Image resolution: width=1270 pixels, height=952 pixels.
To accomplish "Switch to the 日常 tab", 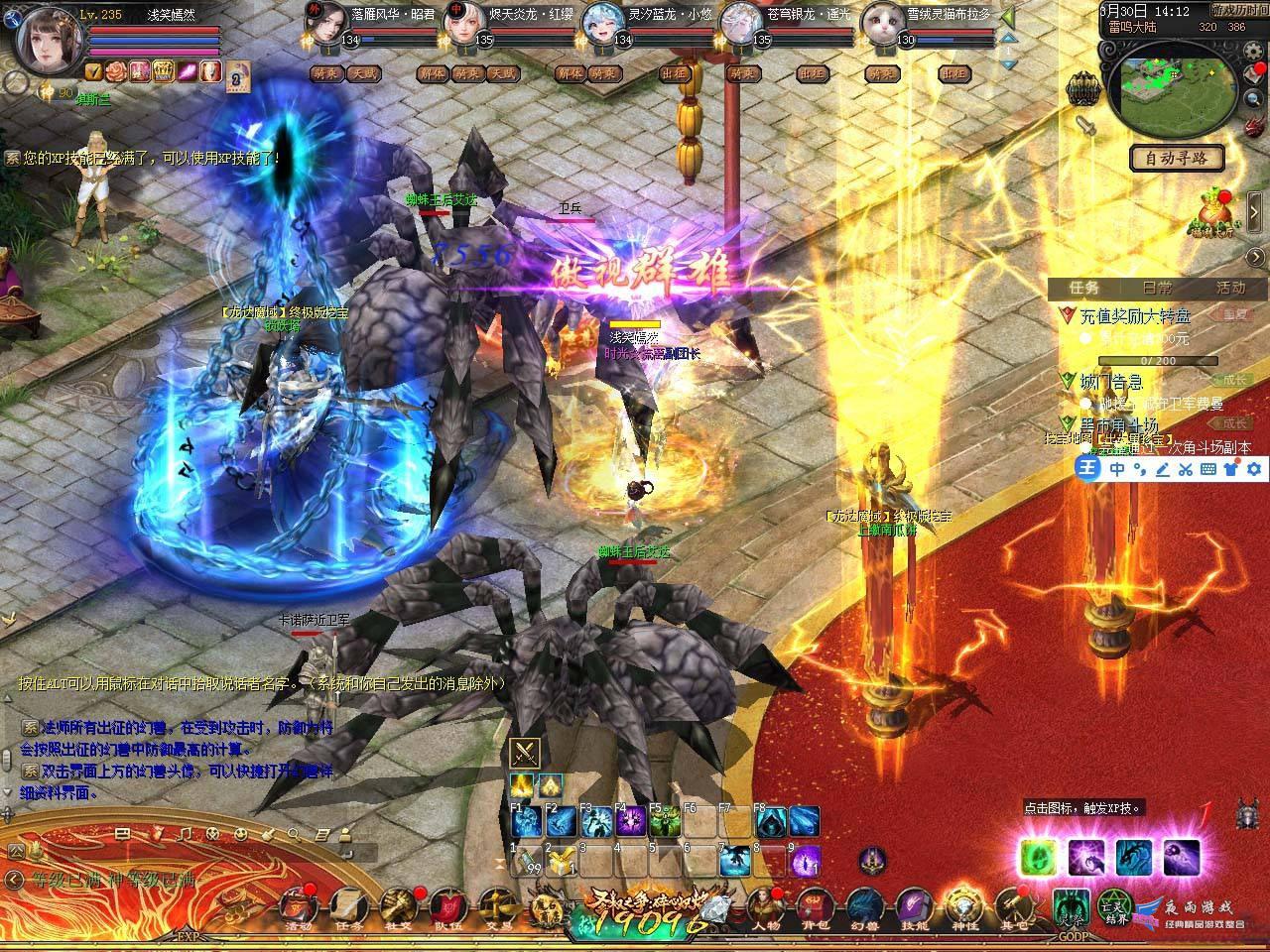I will pyautogui.click(x=1157, y=288).
